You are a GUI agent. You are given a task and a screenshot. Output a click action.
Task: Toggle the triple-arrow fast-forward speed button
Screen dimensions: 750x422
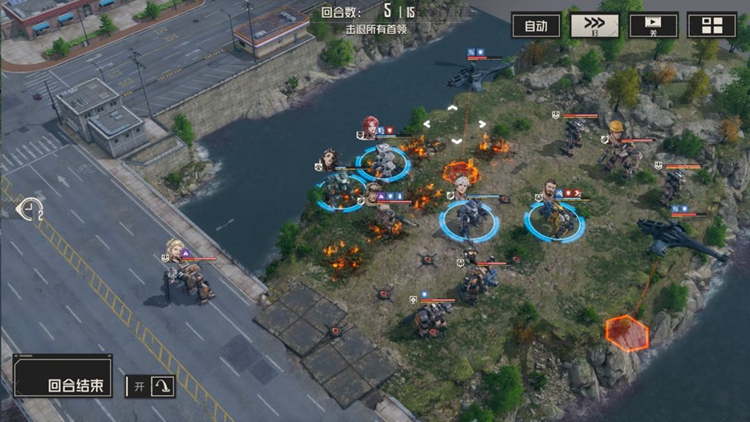click(x=594, y=26)
